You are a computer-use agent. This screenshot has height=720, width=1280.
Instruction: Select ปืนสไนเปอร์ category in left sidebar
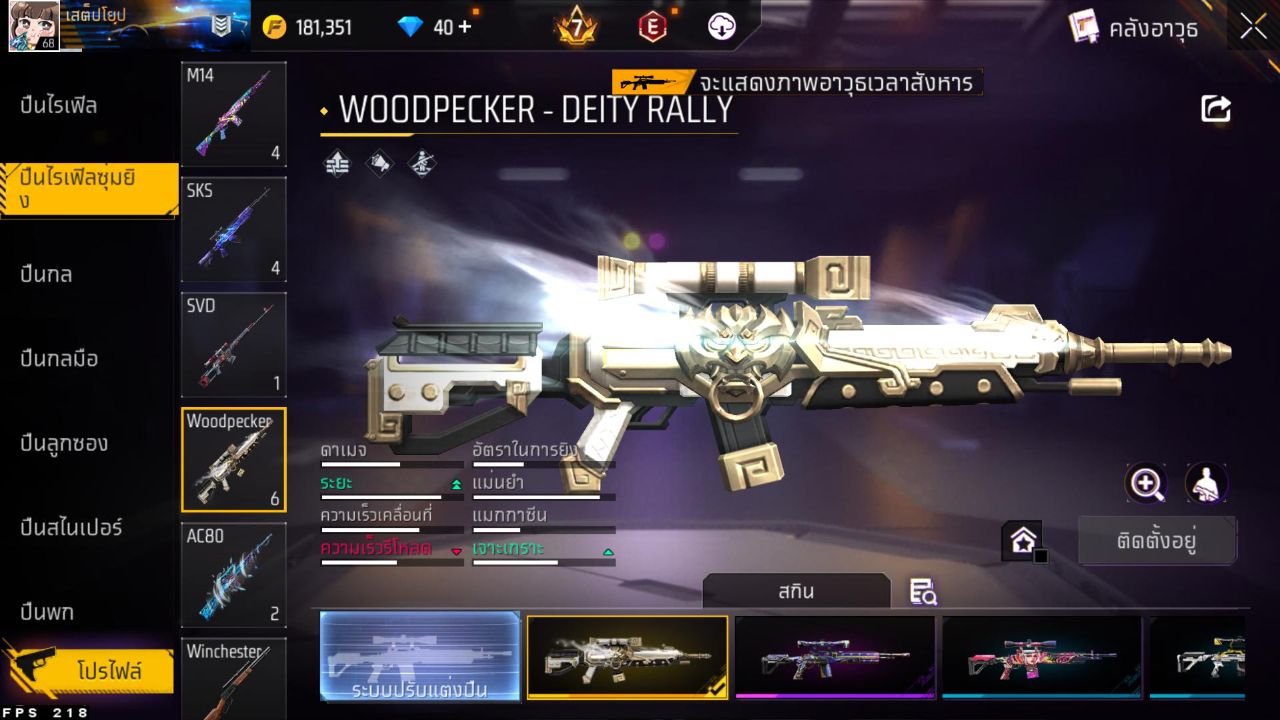click(69, 528)
